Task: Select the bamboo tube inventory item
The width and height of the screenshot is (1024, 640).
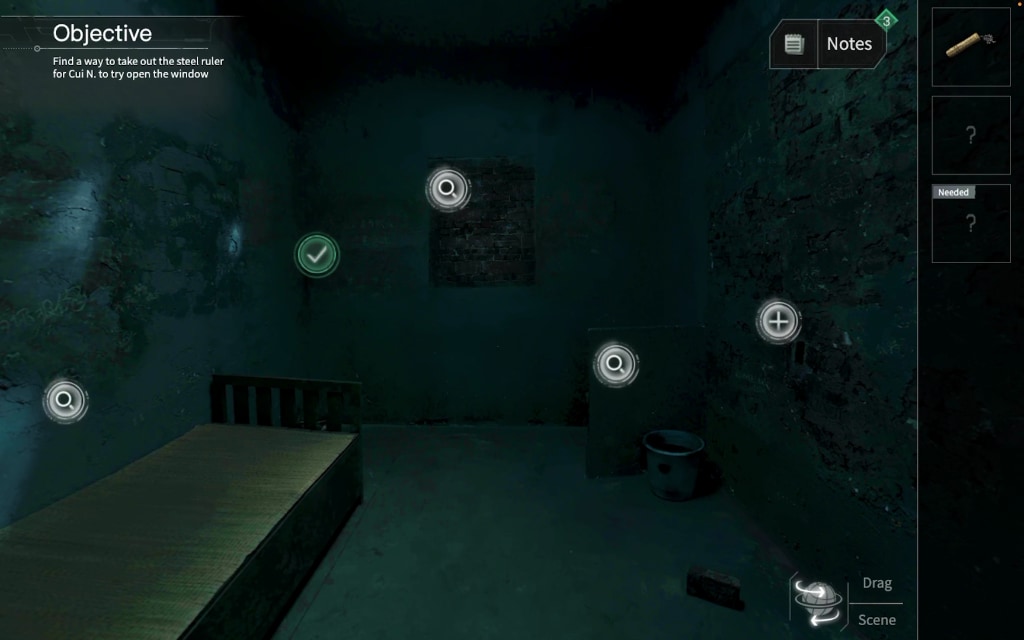Action: 970,46
